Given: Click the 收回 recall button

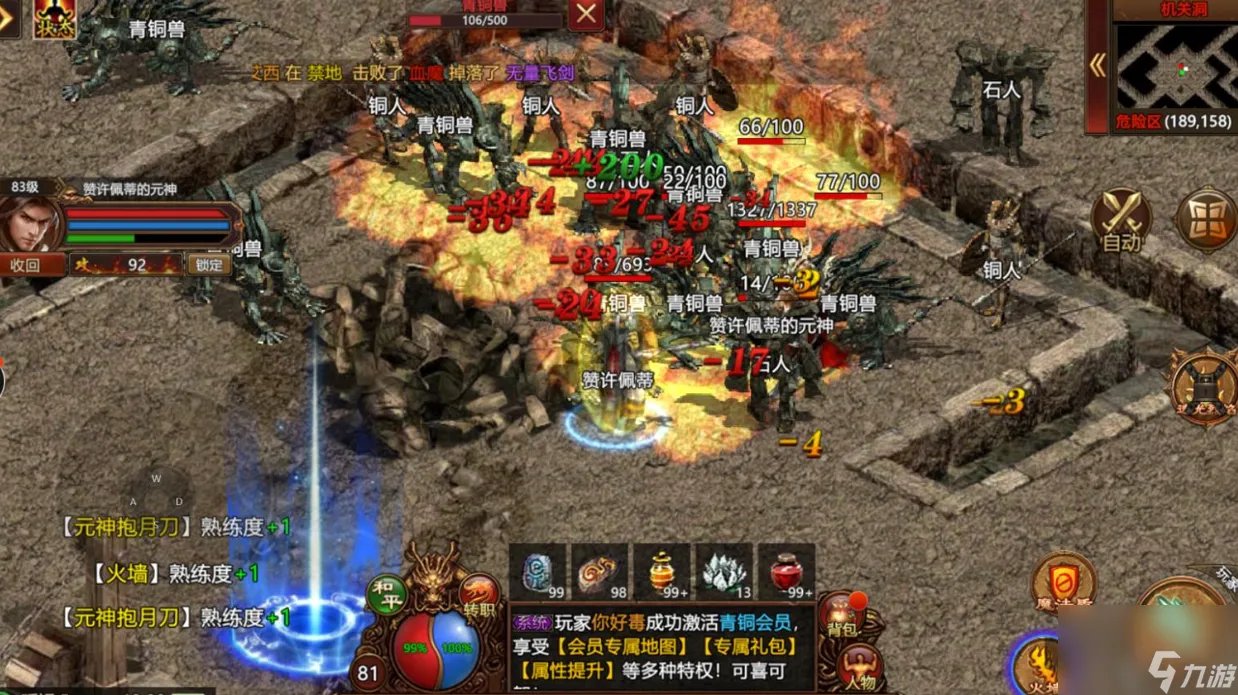Looking at the screenshot, I should [25, 265].
